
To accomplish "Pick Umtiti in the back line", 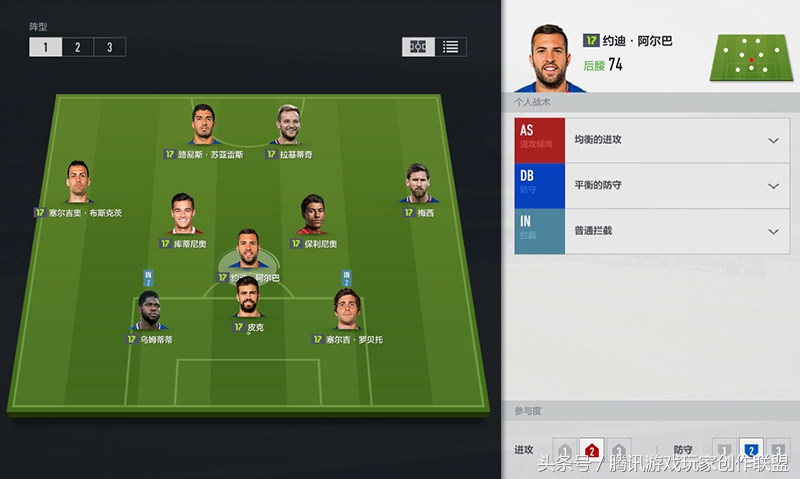I will (149, 312).
